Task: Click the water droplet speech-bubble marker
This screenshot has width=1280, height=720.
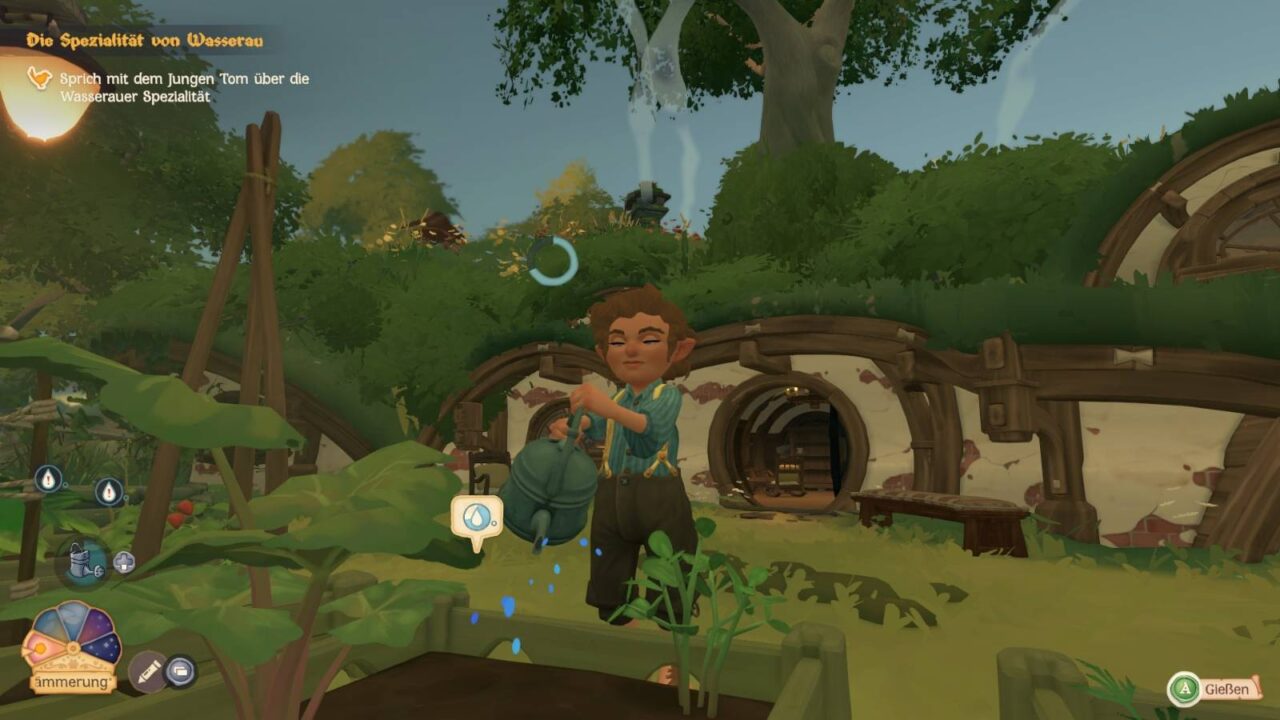Action: click(x=476, y=518)
